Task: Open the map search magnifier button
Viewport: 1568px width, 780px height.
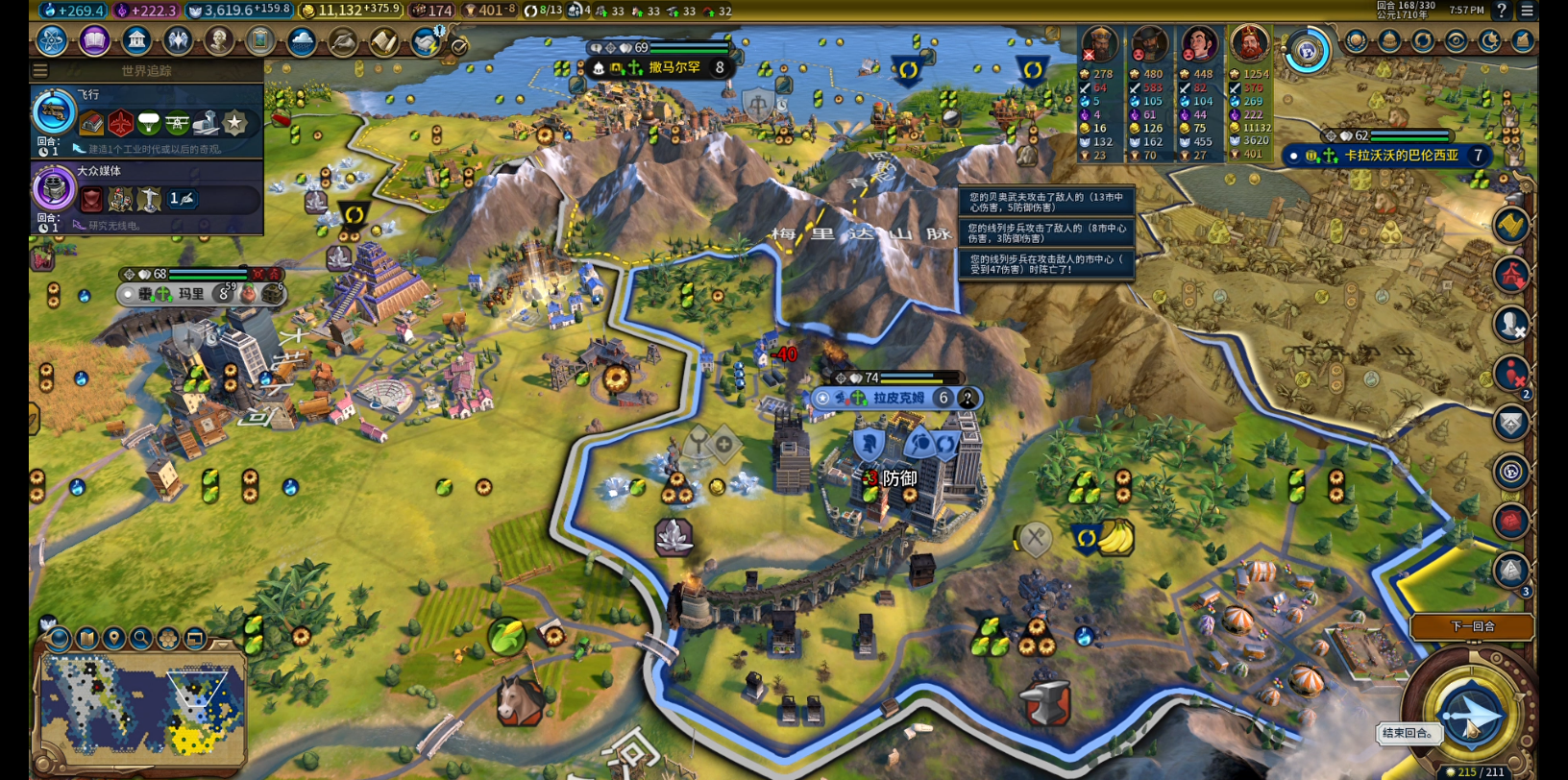Action: [141, 638]
